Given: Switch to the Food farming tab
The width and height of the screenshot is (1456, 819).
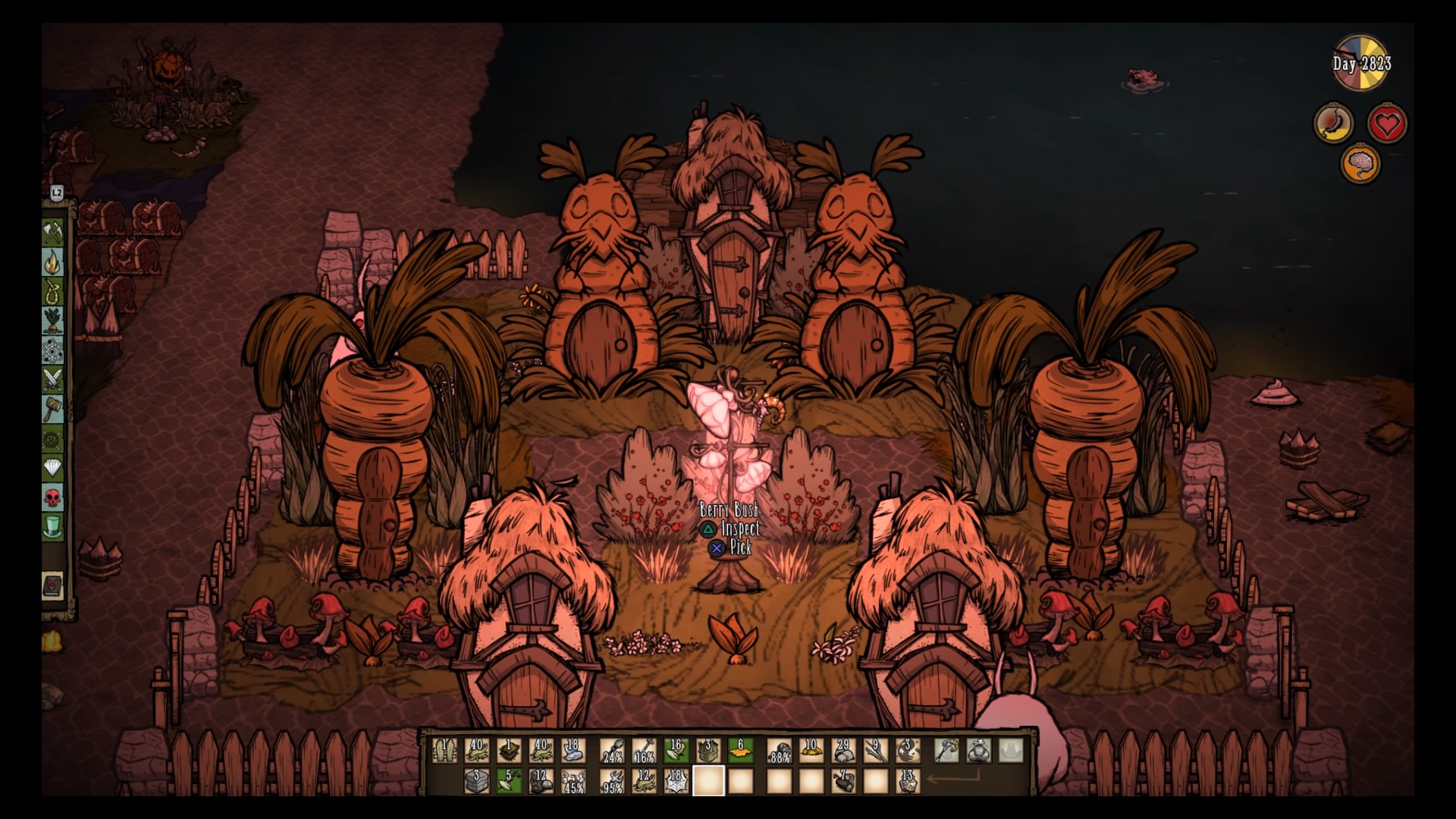Looking at the screenshot, I should tap(52, 321).
